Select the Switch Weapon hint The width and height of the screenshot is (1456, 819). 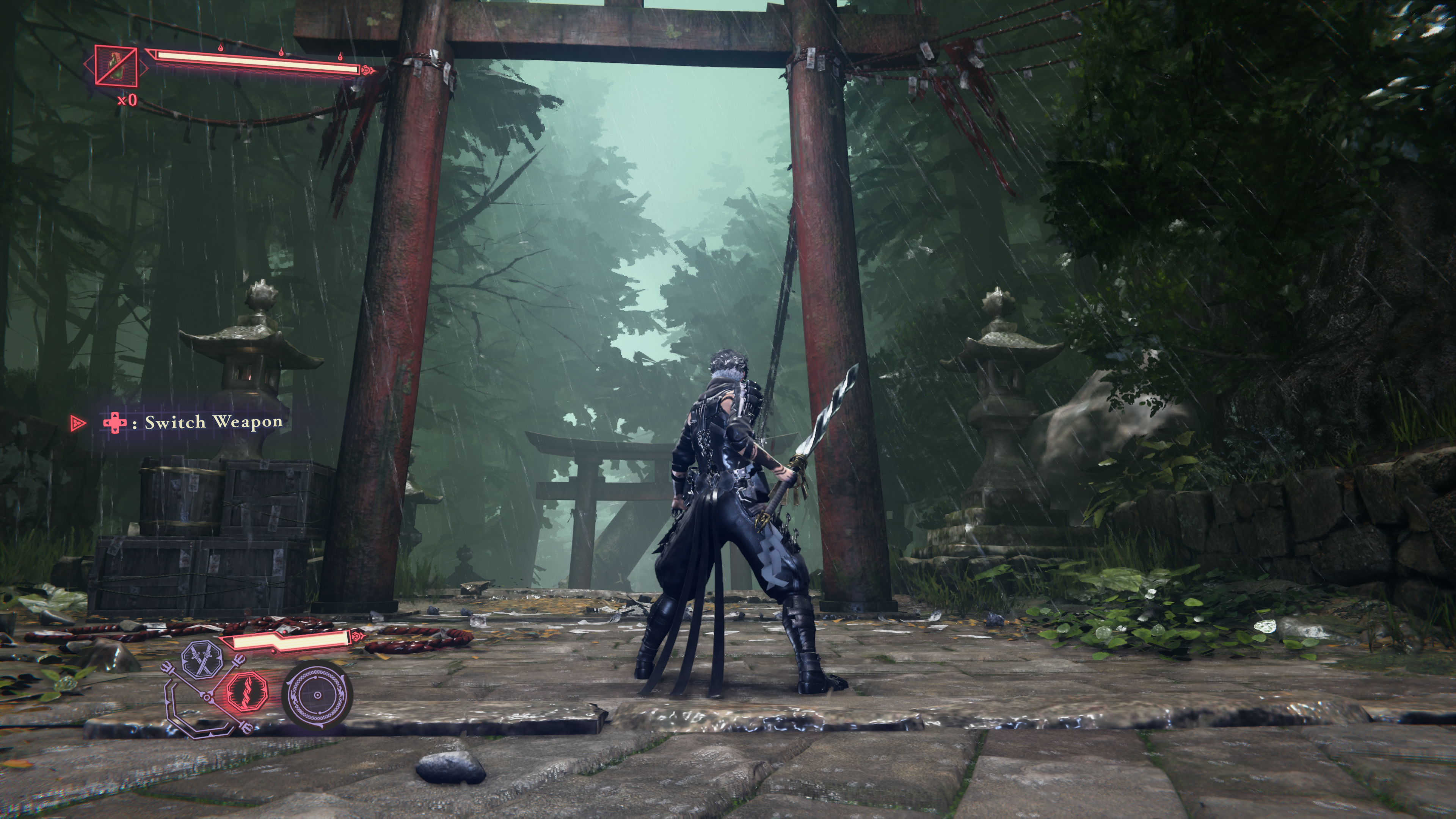coord(192,422)
